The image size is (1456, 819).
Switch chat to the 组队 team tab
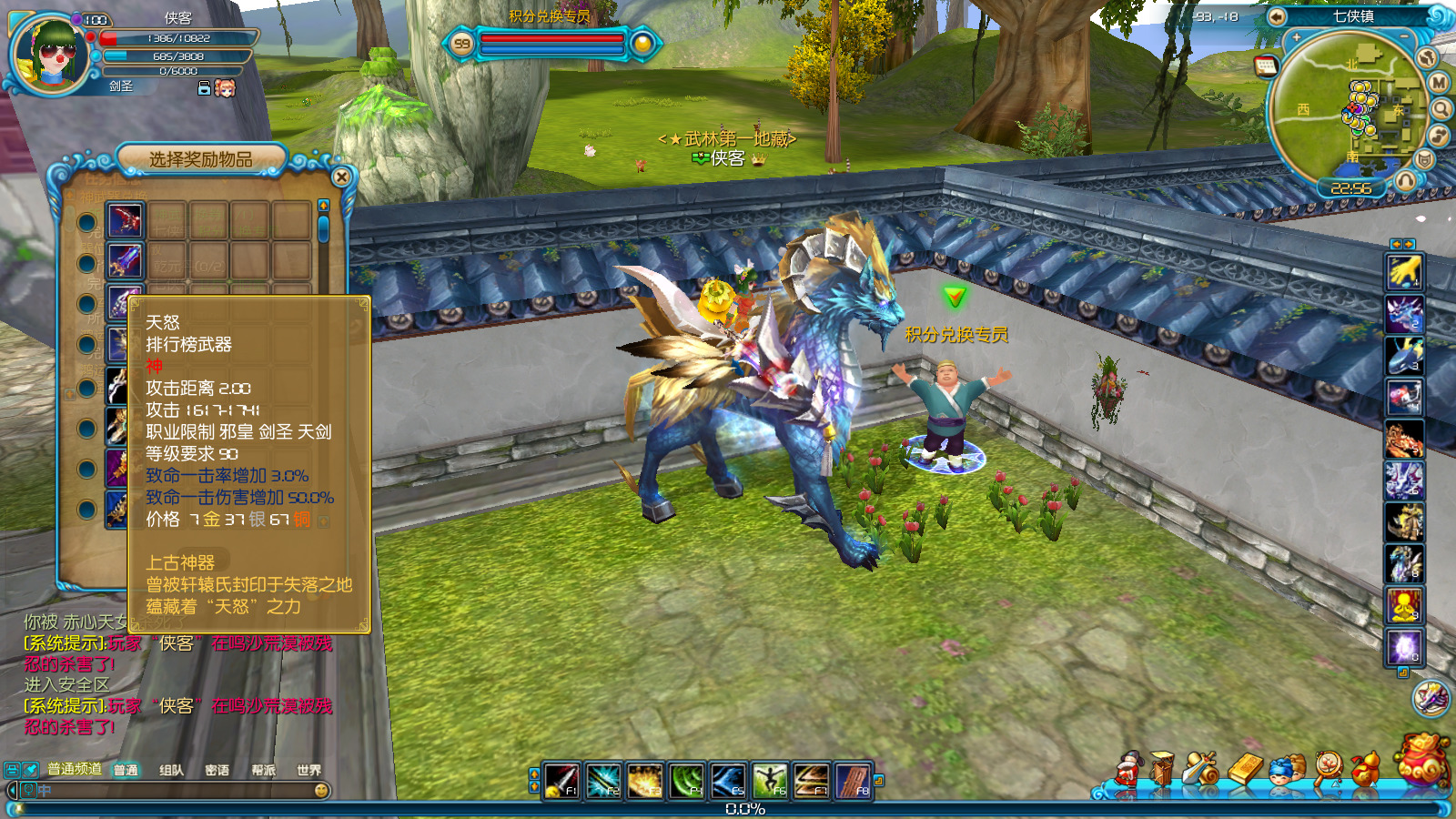pos(171,770)
